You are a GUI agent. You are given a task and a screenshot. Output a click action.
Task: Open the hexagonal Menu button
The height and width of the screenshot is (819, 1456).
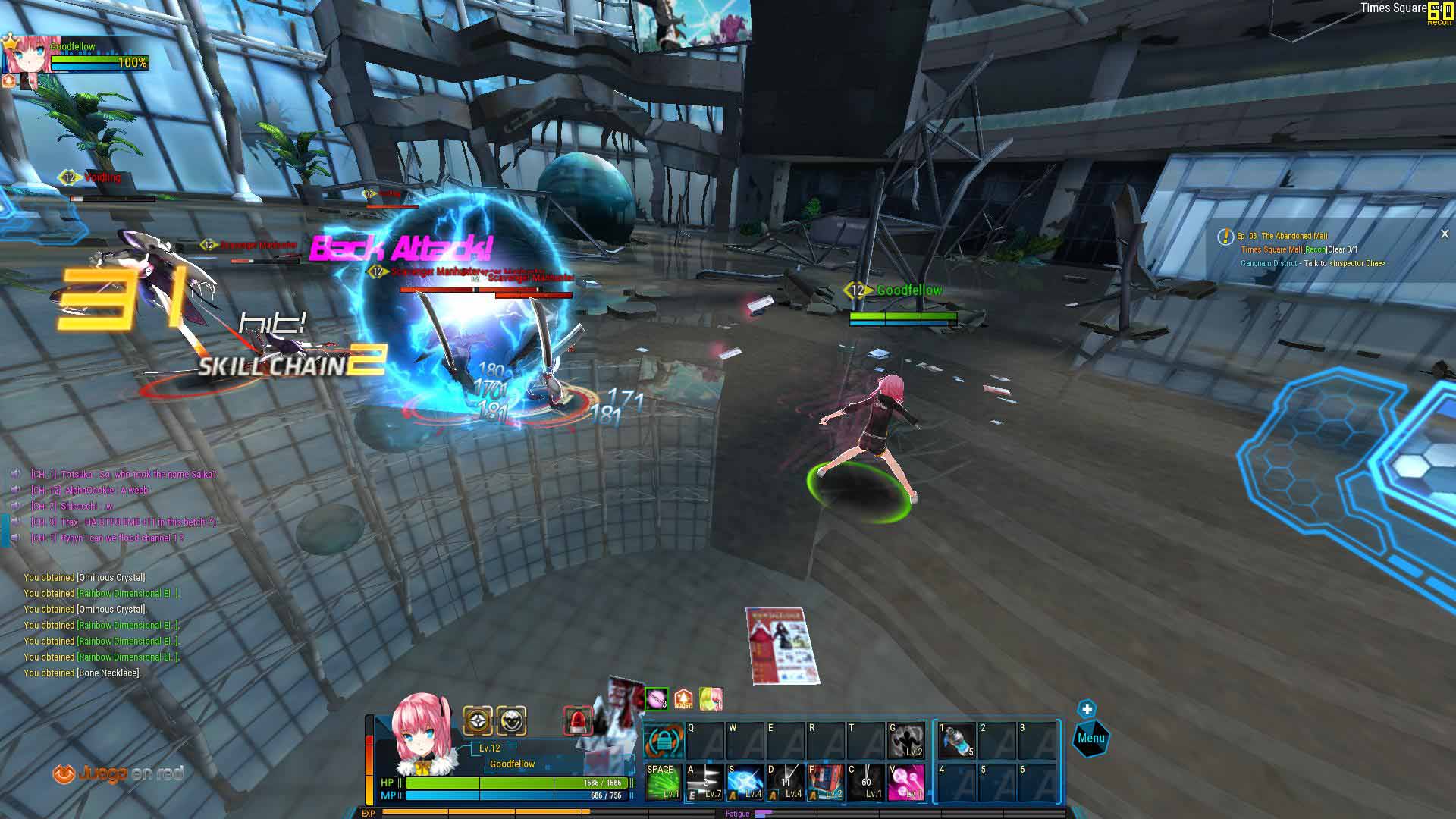[1090, 739]
